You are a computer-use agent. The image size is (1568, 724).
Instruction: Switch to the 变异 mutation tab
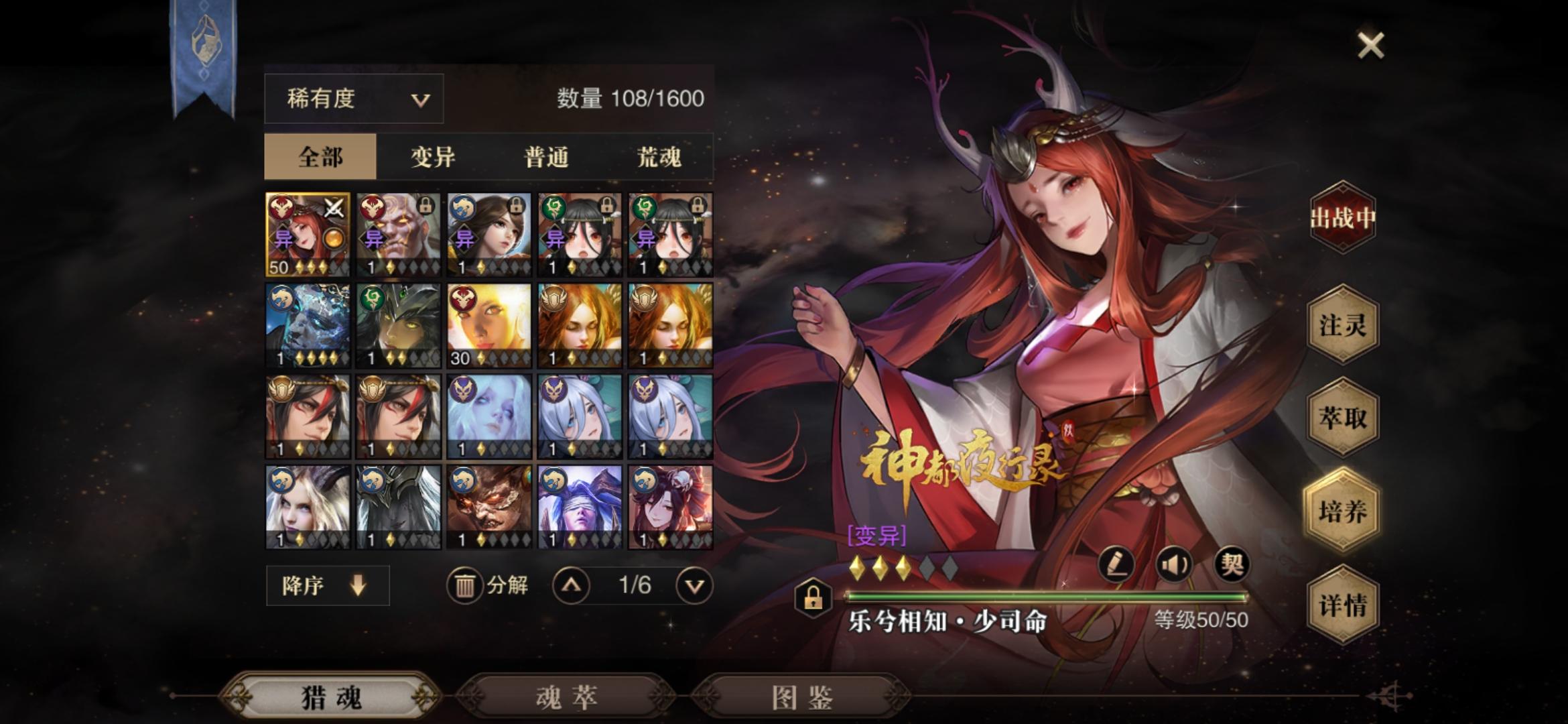[x=431, y=156]
